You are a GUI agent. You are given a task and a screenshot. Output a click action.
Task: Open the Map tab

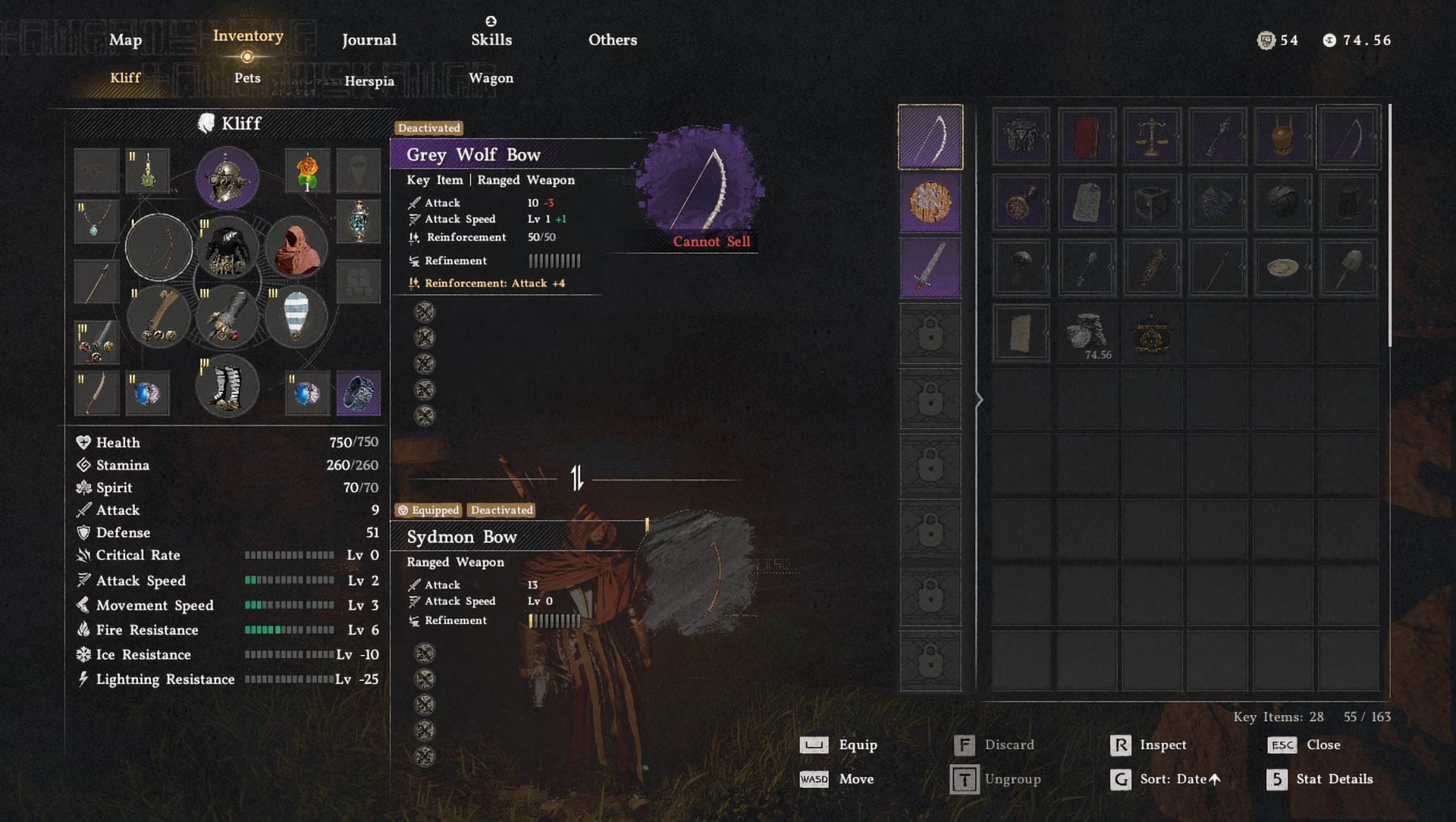tap(125, 40)
